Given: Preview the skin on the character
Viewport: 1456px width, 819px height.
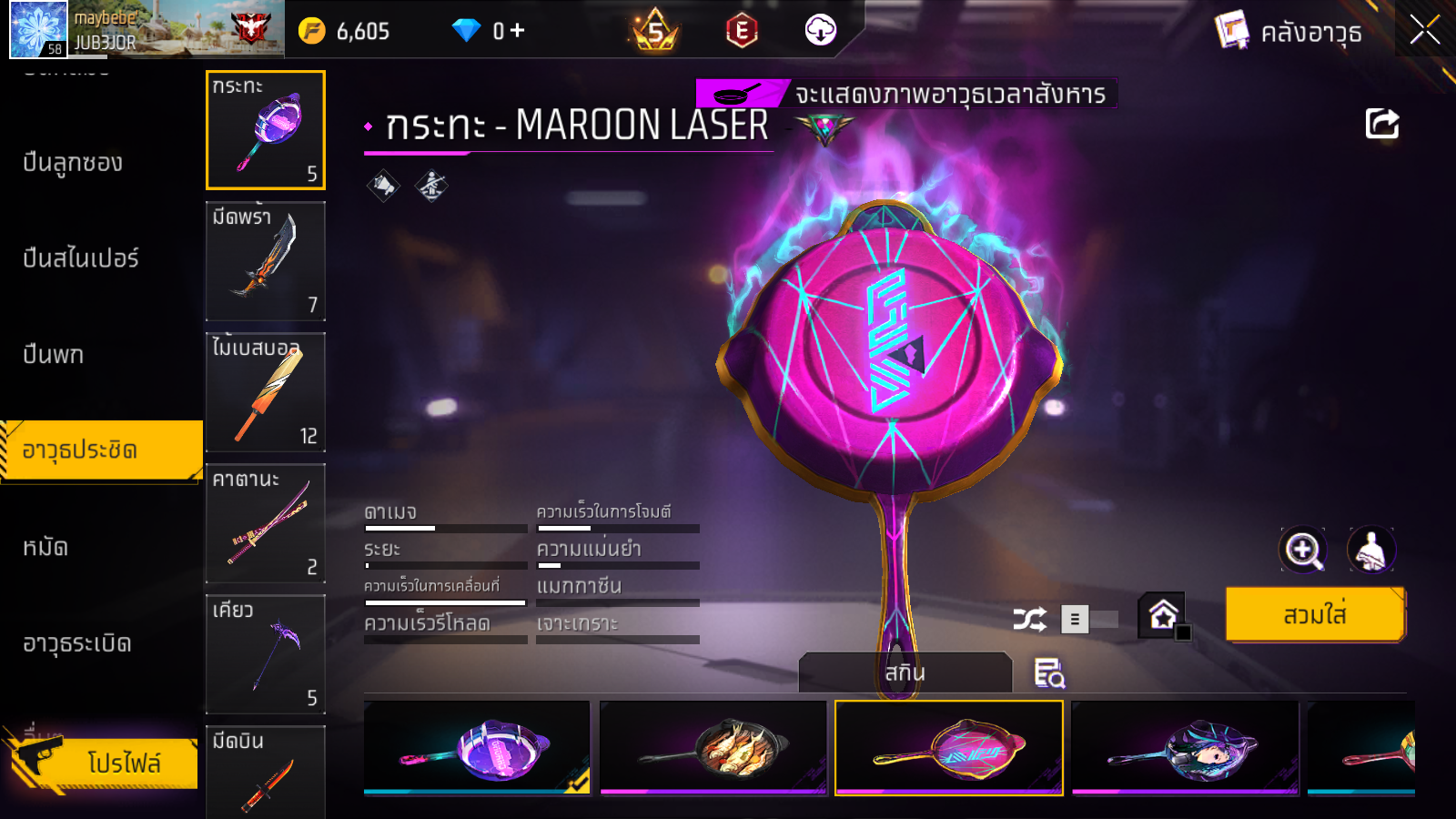Looking at the screenshot, I should pyautogui.click(x=1370, y=550).
